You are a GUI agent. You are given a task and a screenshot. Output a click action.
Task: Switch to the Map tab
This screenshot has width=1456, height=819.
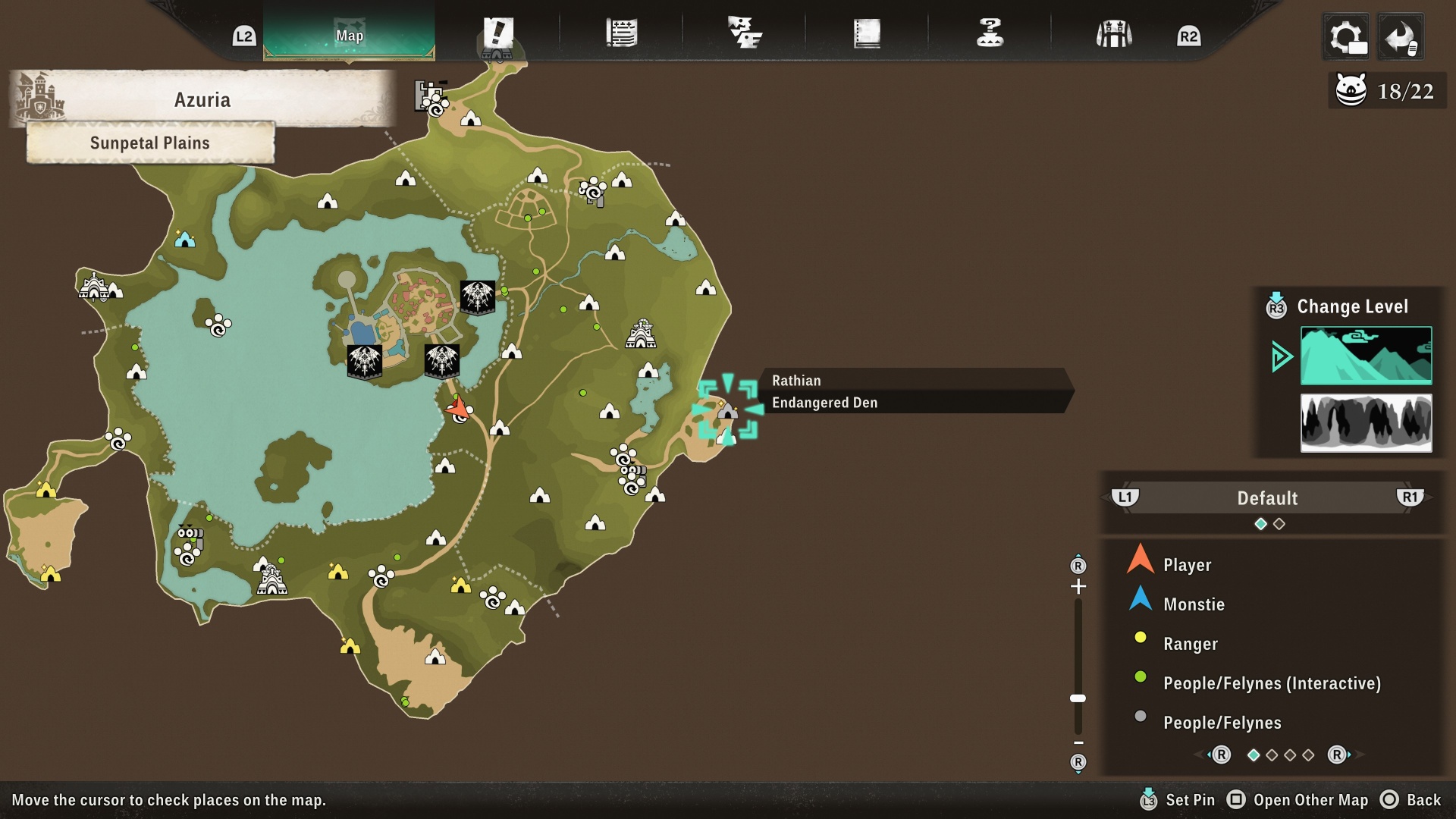(x=349, y=34)
